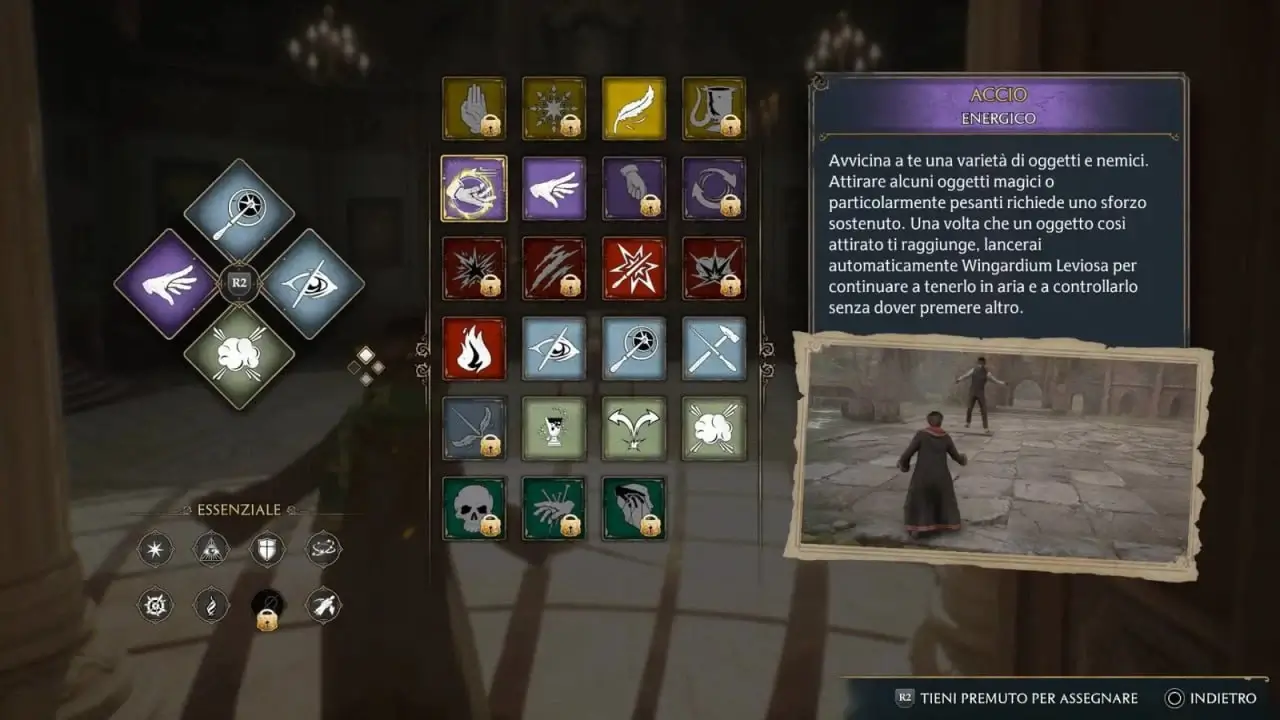This screenshot has height=720, width=1280.
Task: Choose the green goblet conjuring spell
Action: [554, 428]
